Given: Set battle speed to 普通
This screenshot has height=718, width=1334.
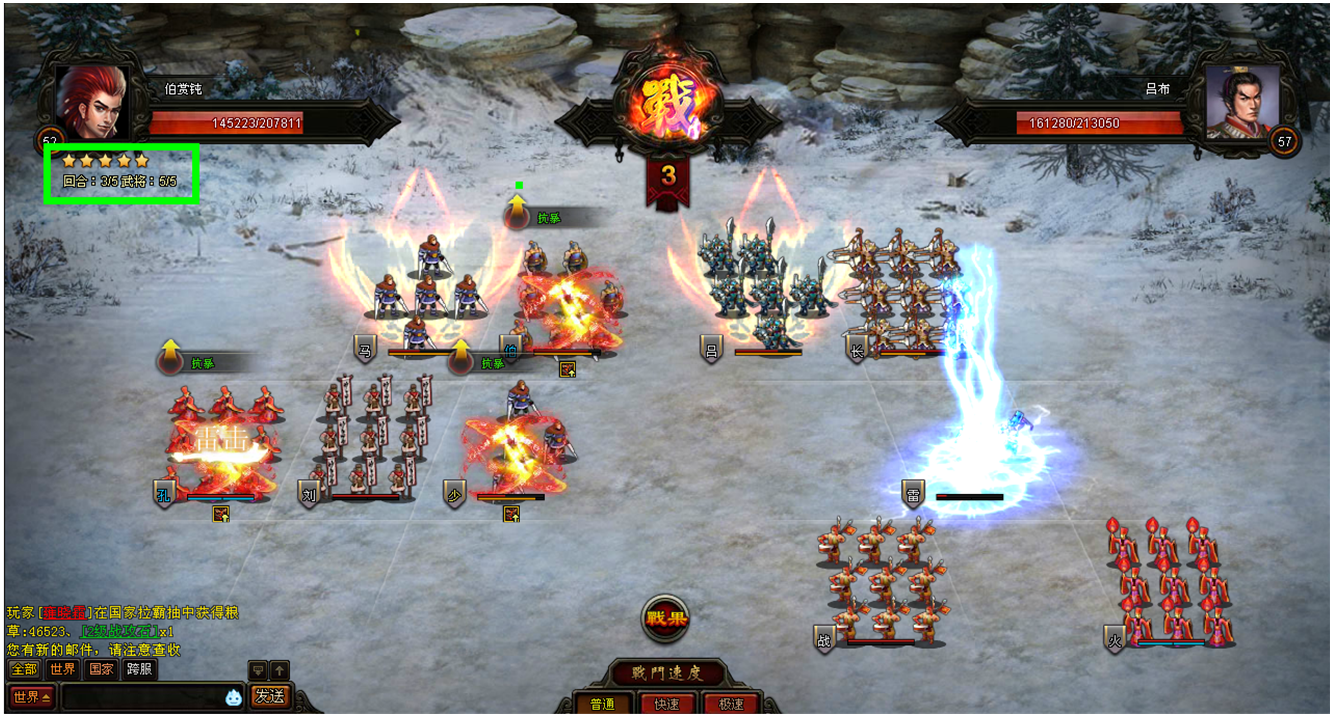Looking at the screenshot, I should point(602,704).
